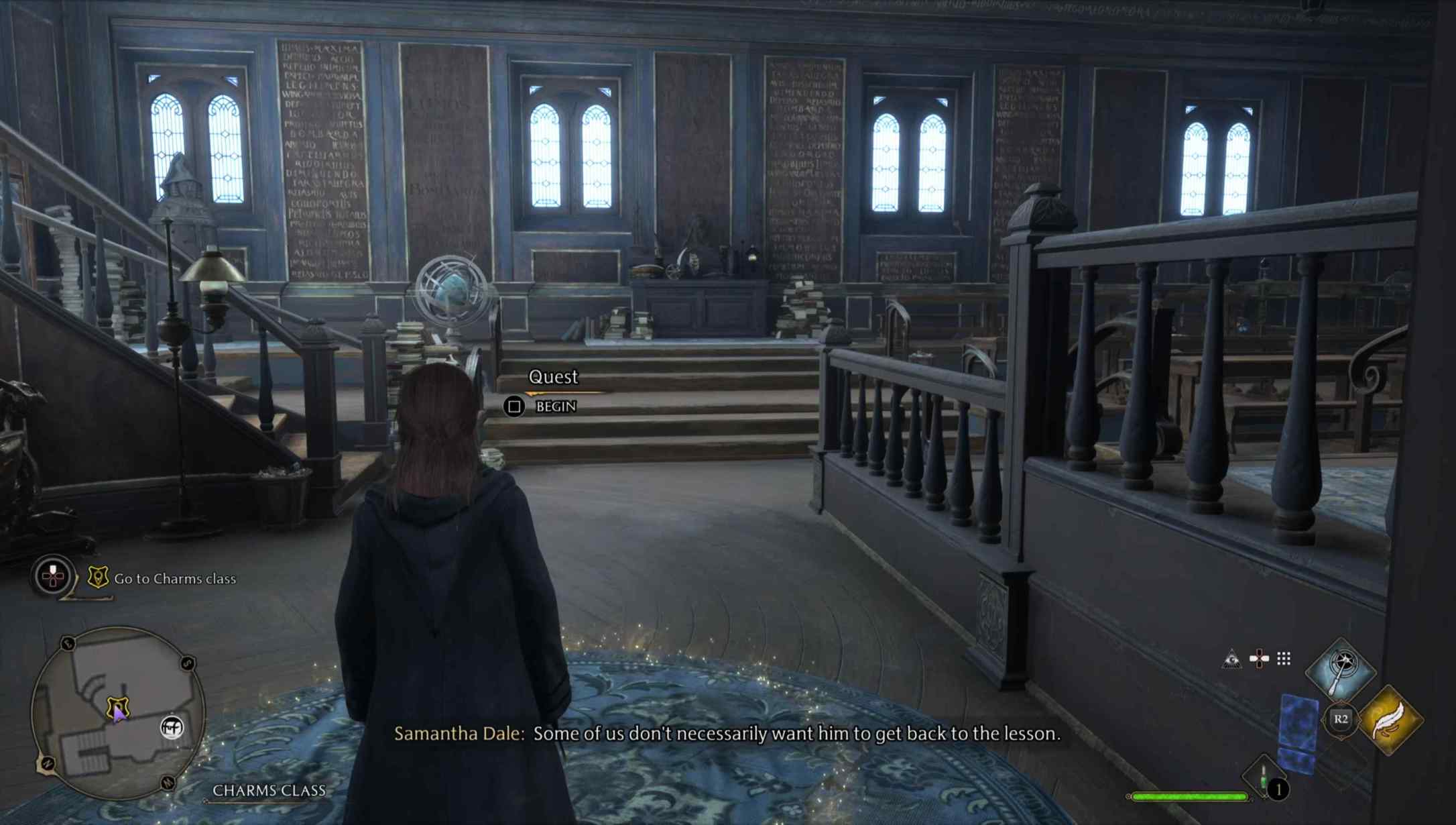Click the Go to Charms class objective text
1456x825 pixels.
tap(175, 578)
